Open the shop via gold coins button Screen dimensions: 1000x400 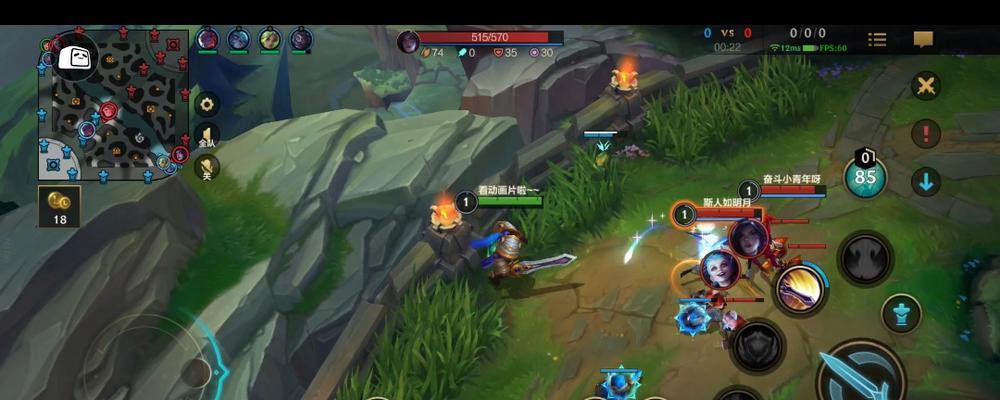(x=60, y=205)
